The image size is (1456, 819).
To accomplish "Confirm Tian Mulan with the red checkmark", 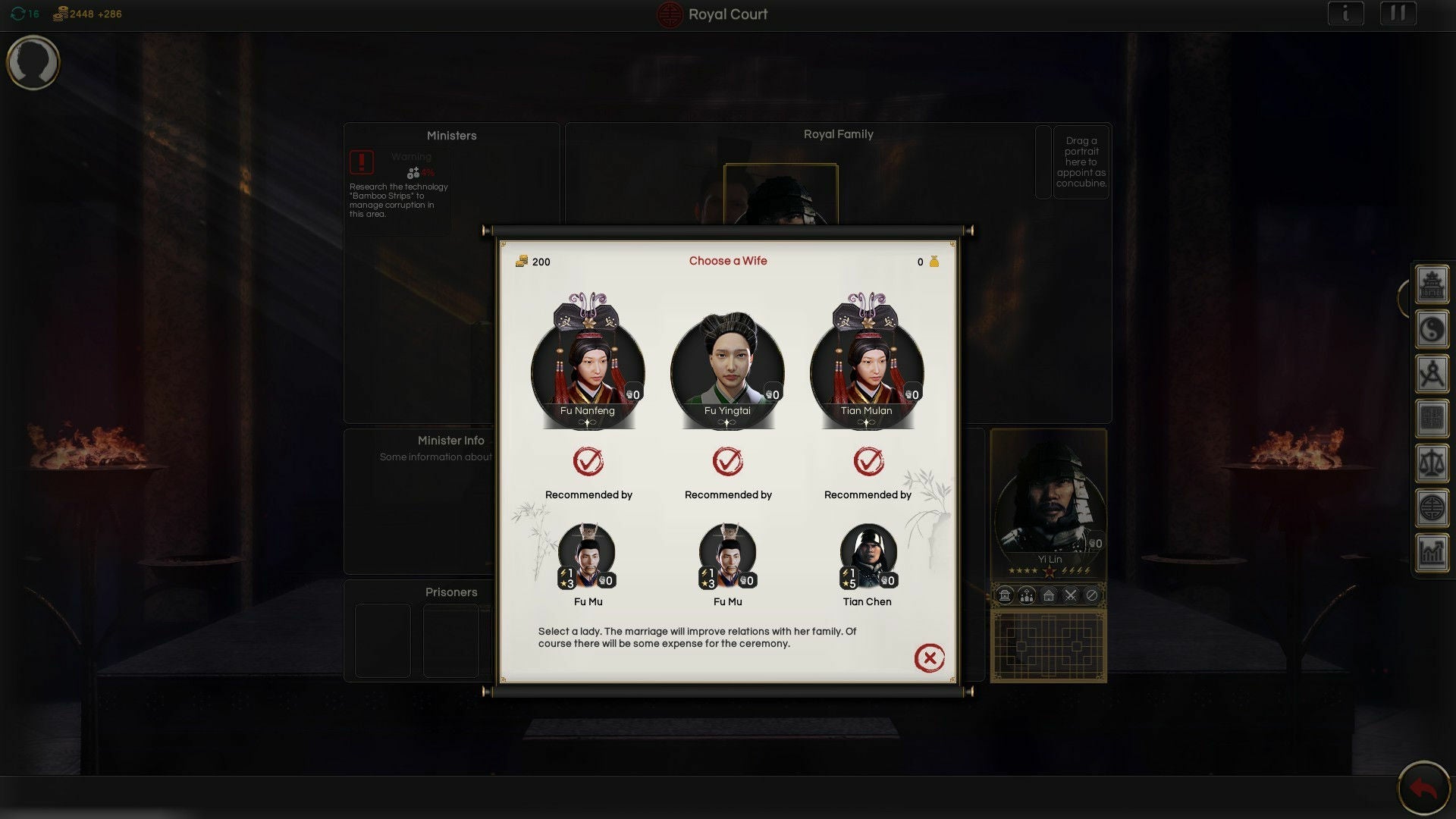I will (x=868, y=461).
